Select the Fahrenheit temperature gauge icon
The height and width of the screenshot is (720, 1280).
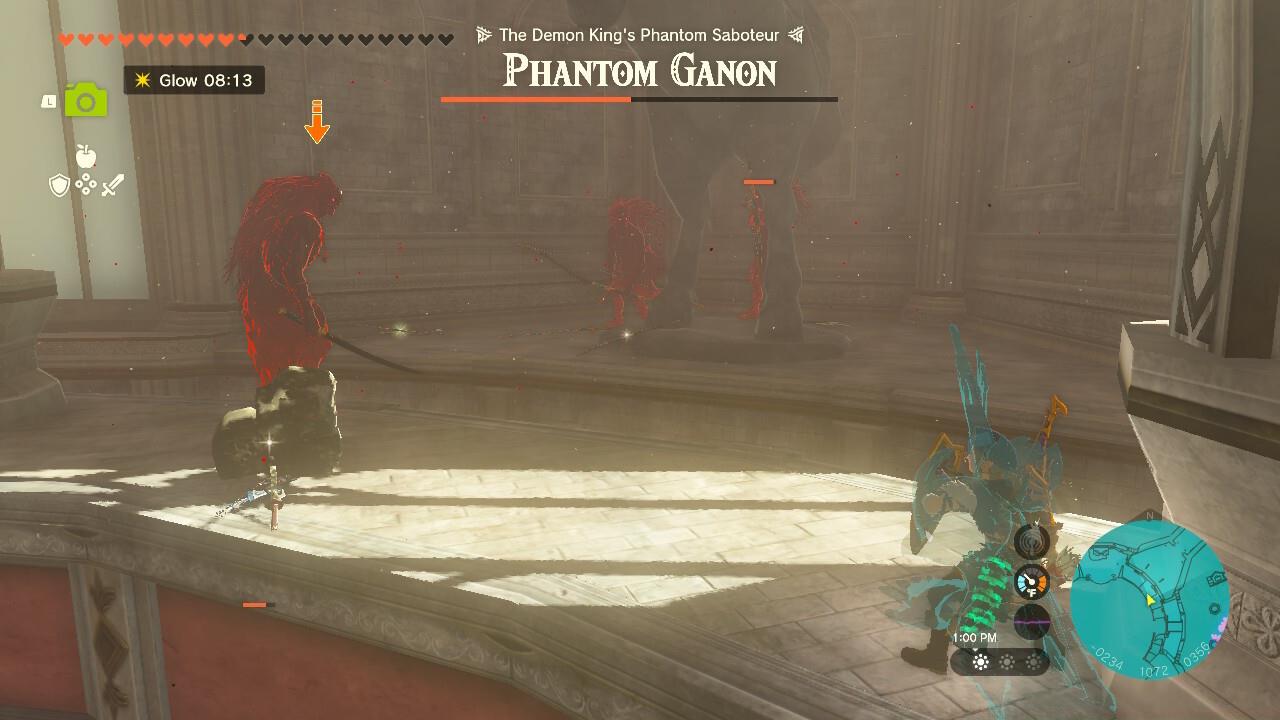click(1030, 581)
